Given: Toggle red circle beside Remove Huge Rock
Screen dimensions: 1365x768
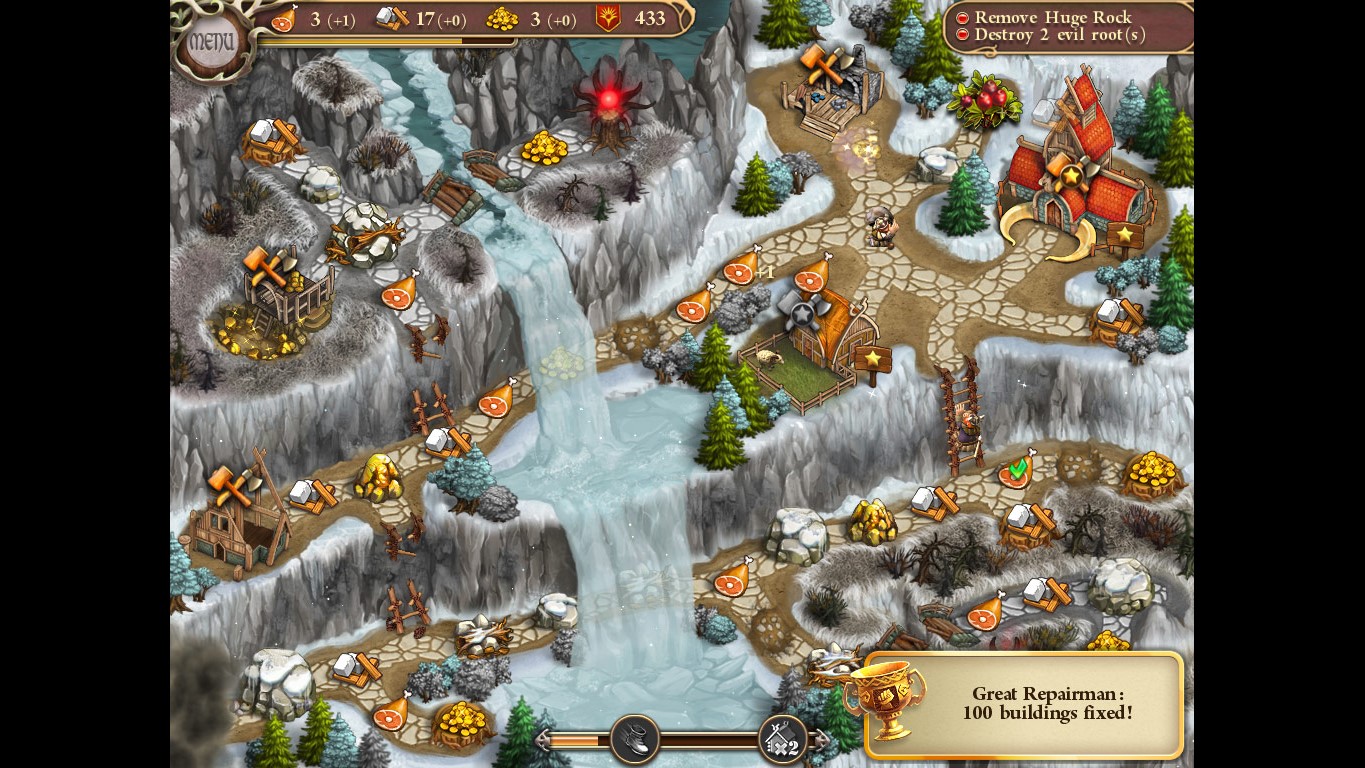Looking at the screenshot, I should [963, 17].
